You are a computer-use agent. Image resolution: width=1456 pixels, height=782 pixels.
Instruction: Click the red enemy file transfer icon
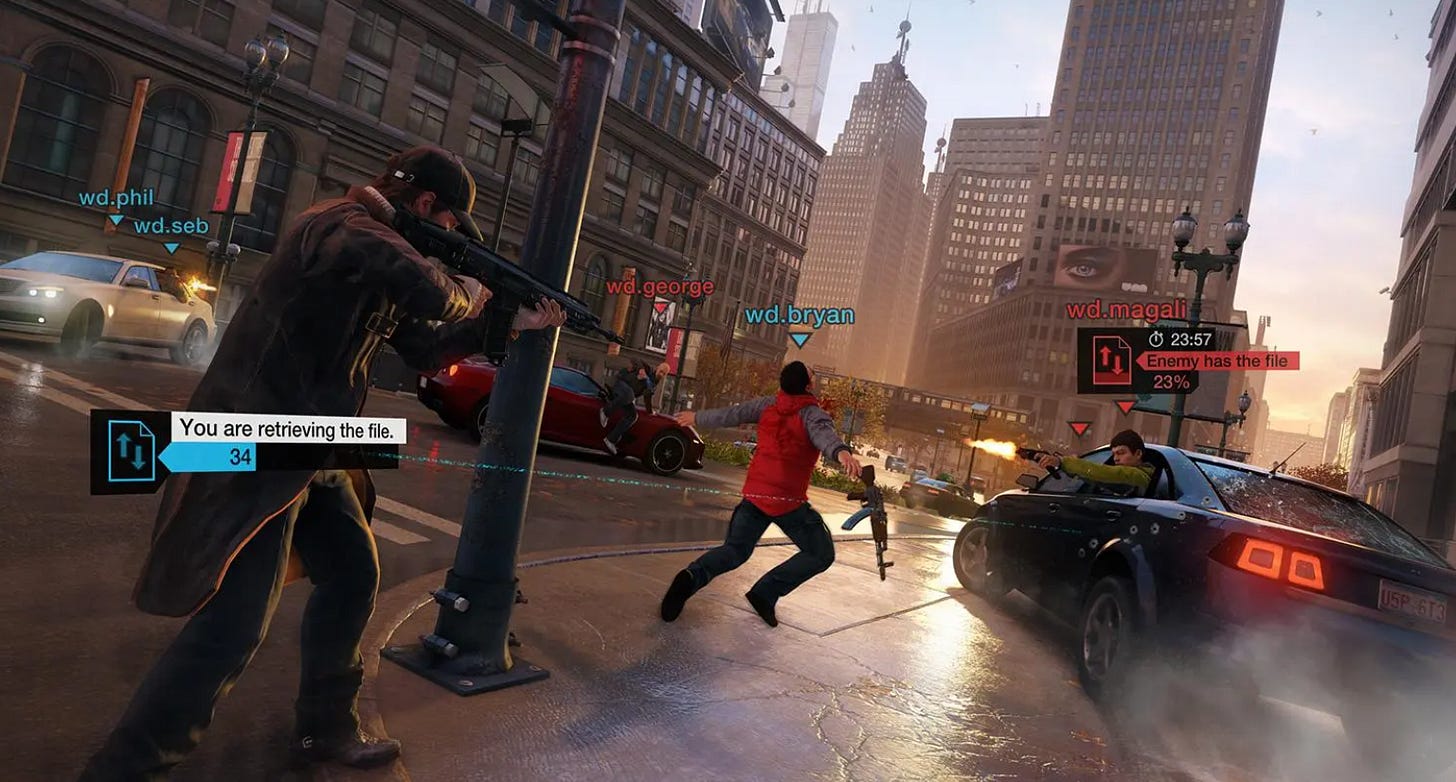(x=1112, y=360)
